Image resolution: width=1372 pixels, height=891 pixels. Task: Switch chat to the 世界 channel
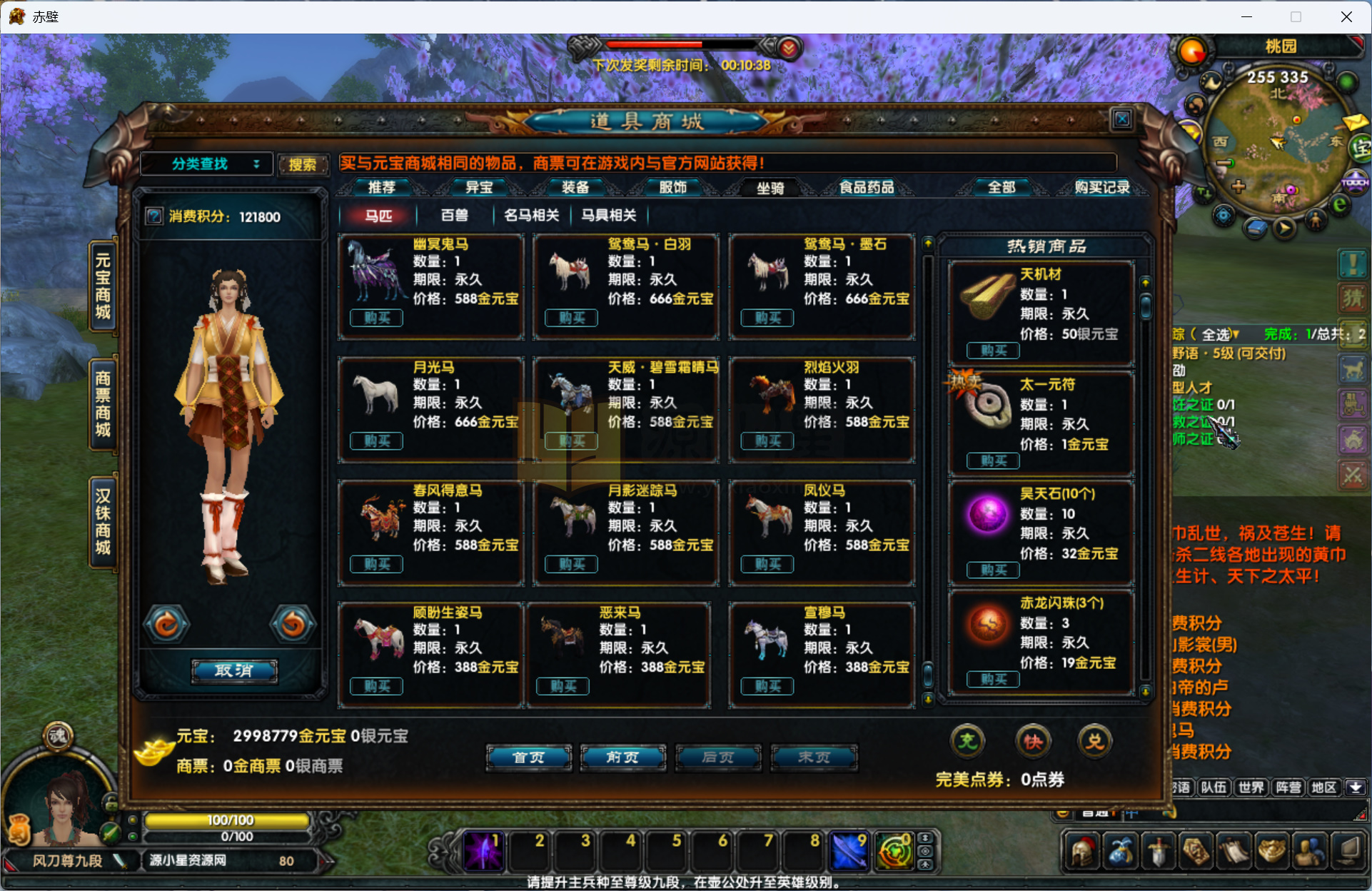coord(1251,787)
